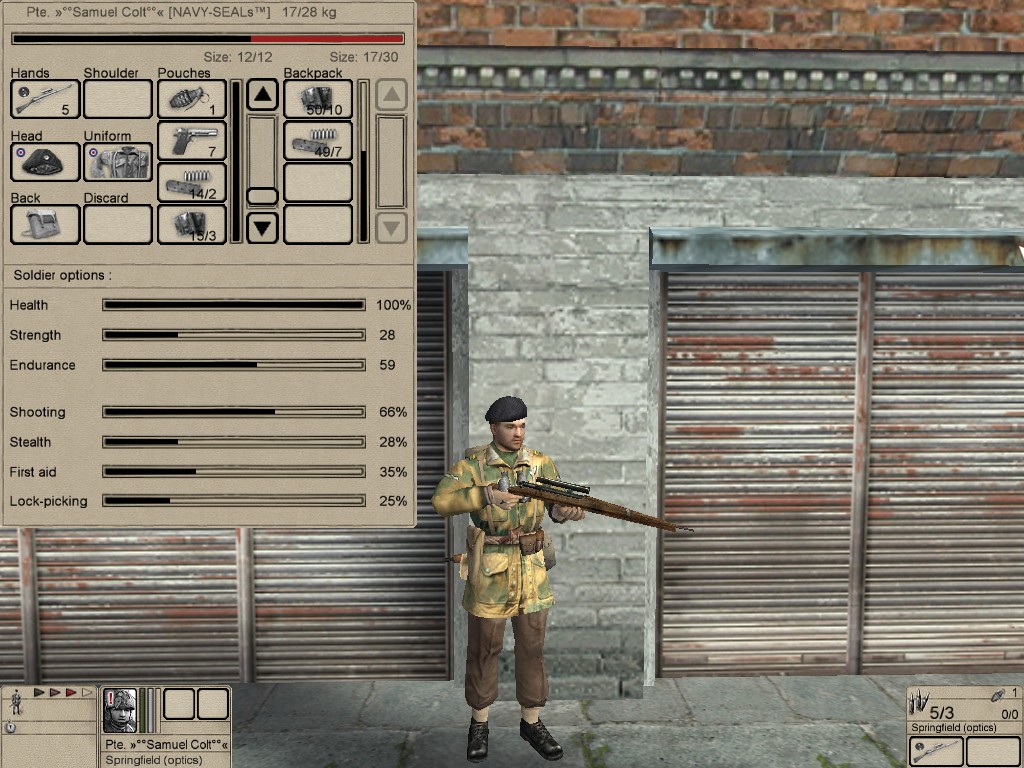Select the pistol in the Pouches column

point(191,141)
